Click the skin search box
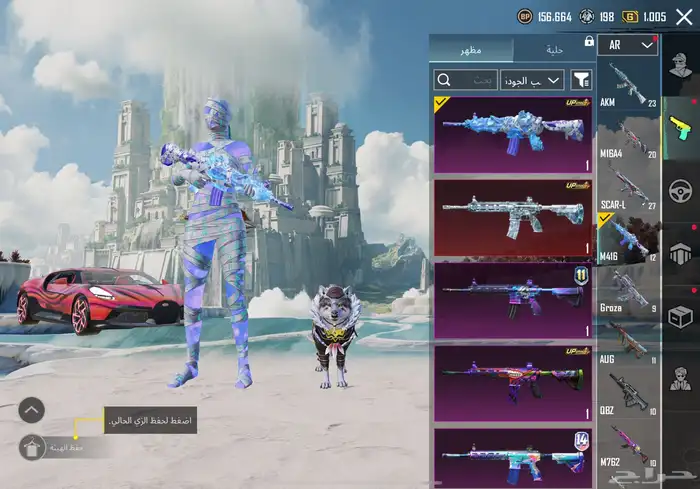Image resolution: width=700 pixels, height=489 pixels. (465, 79)
